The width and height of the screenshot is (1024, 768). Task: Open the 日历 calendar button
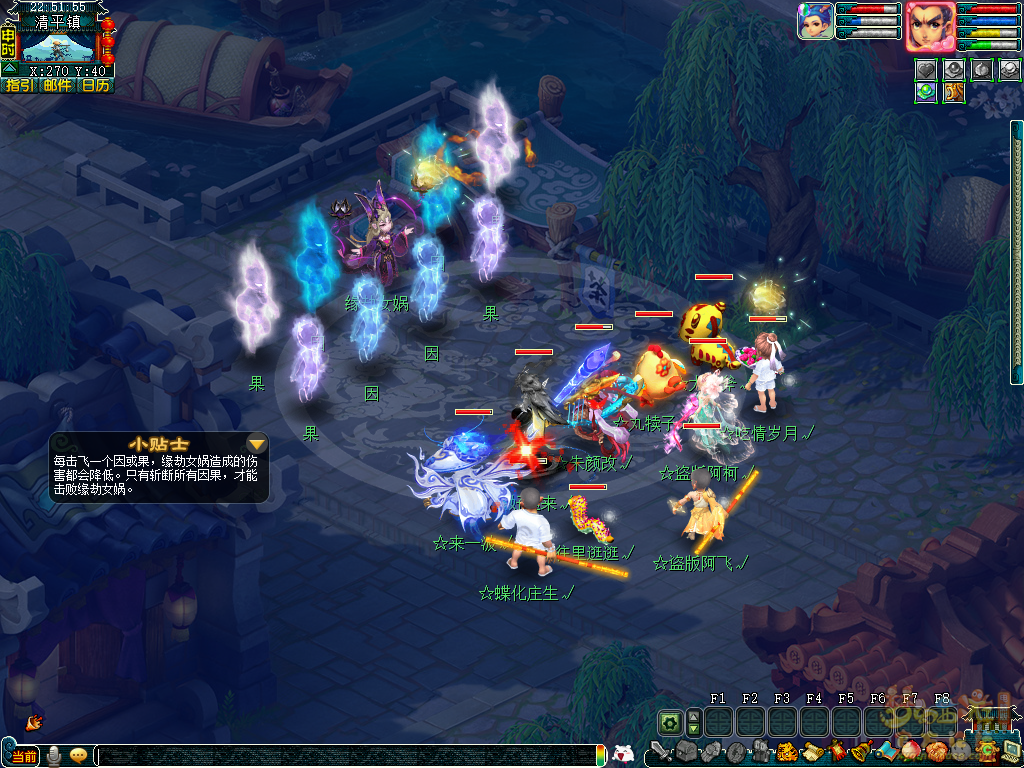(96, 86)
